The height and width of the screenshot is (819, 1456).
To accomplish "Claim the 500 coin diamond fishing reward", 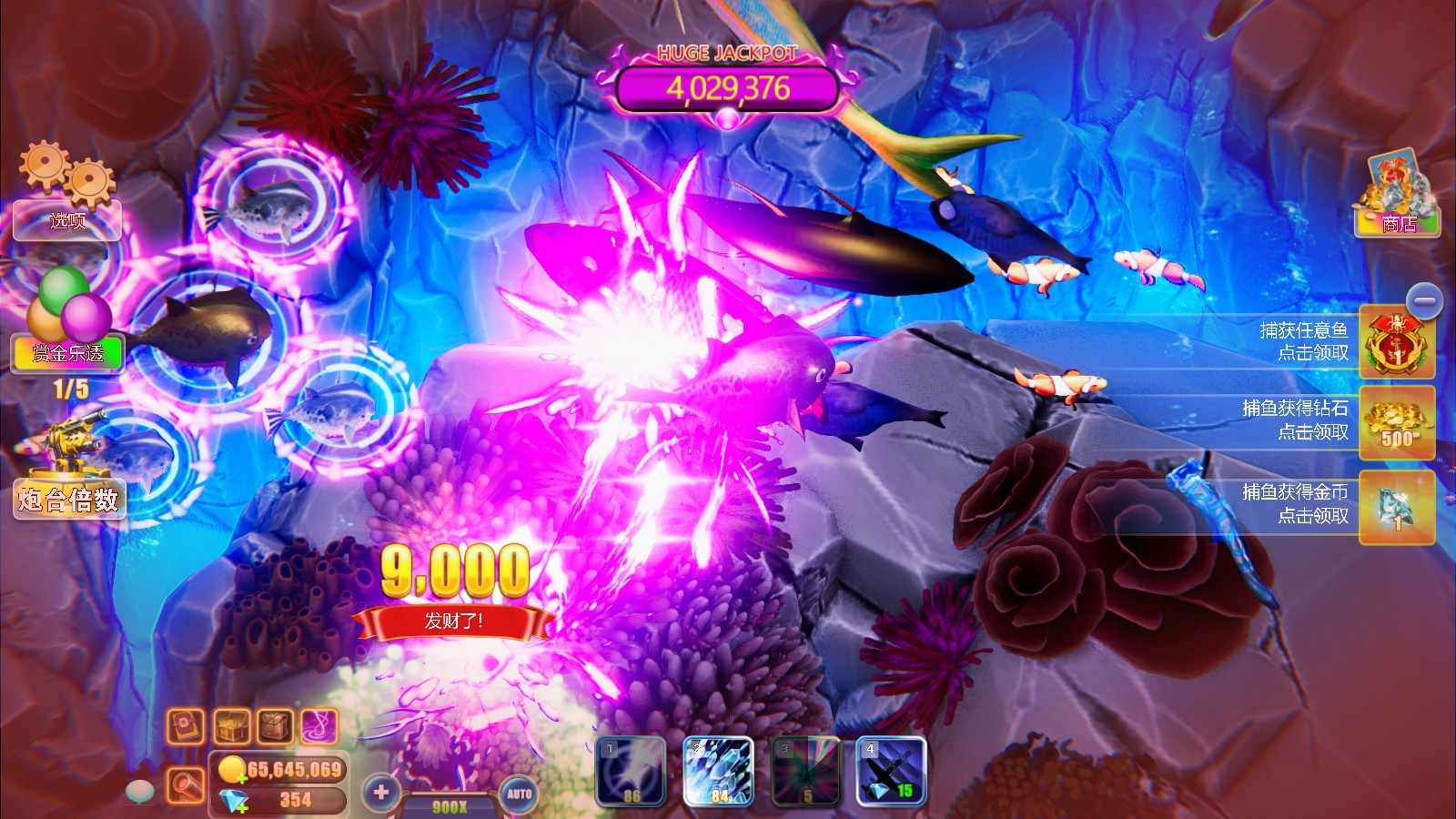I will coord(1398,424).
